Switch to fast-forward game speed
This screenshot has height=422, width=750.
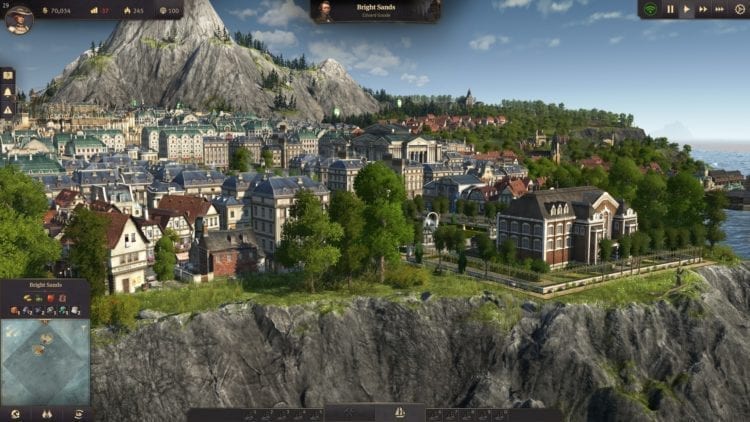point(704,10)
